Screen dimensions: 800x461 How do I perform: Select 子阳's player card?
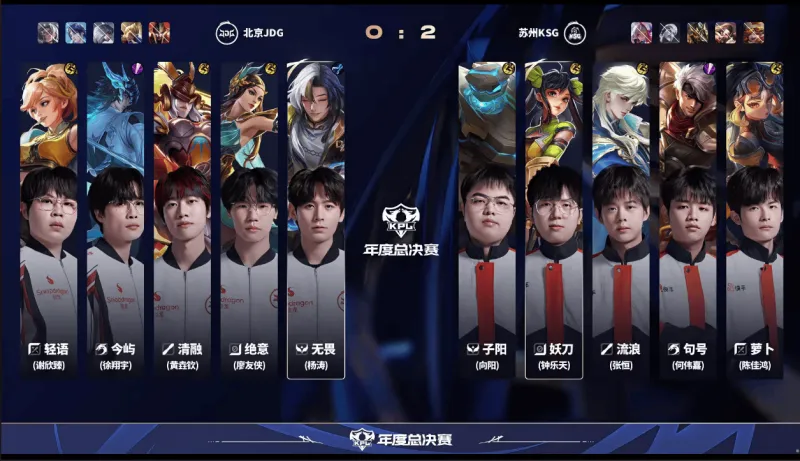point(487,220)
